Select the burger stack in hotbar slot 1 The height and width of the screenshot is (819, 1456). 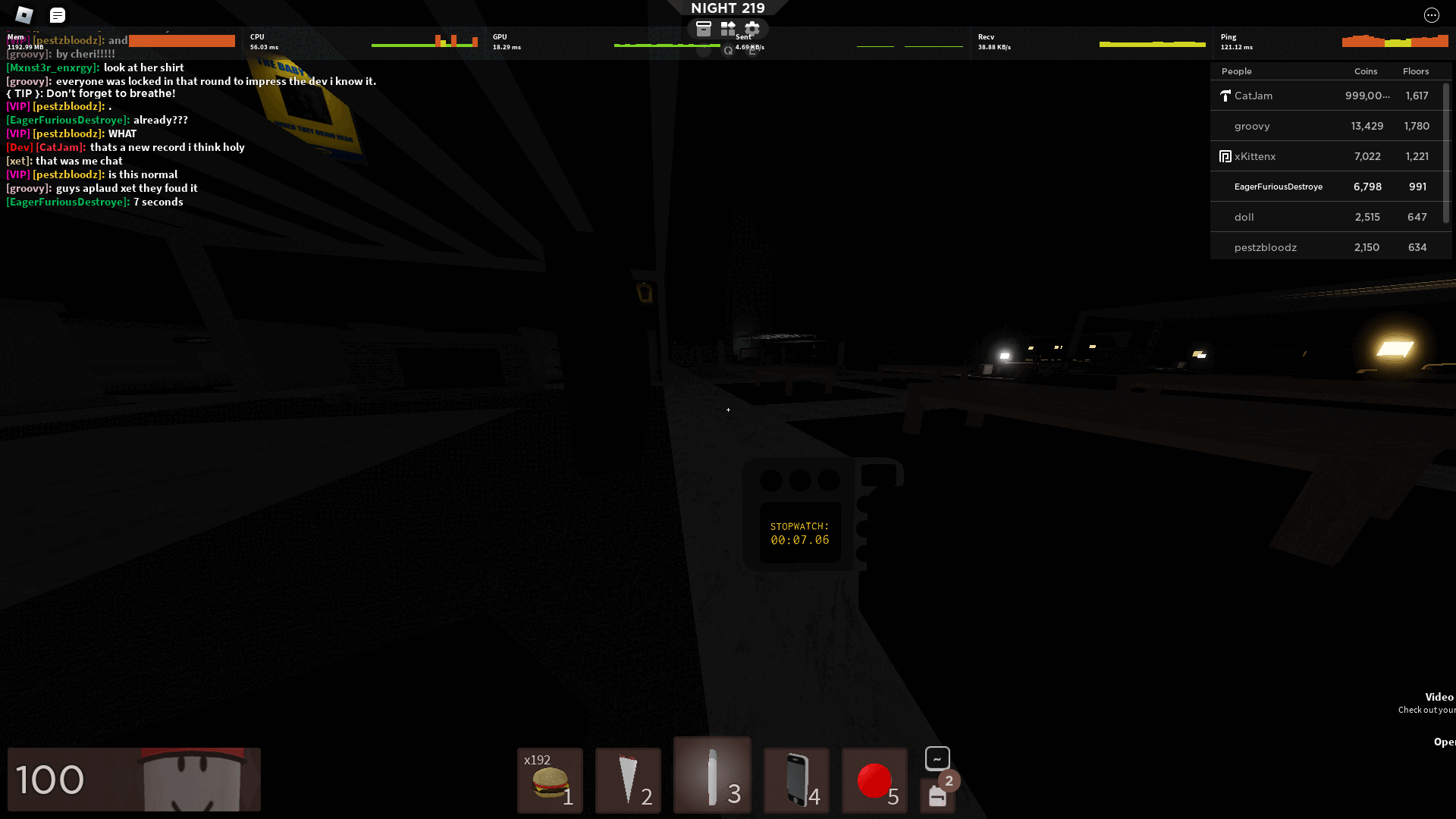[x=549, y=780]
